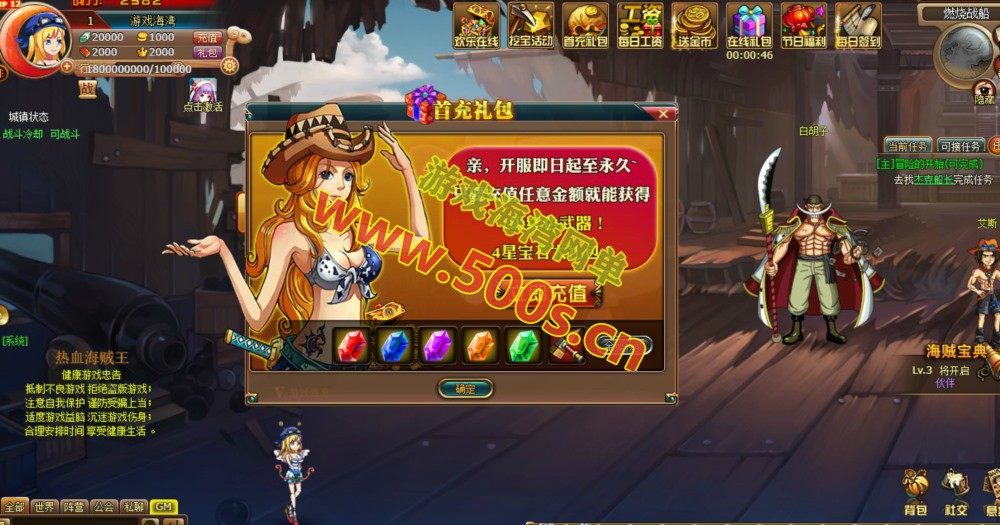Switch to the 世界 chat tab

[x=43, y=507]
